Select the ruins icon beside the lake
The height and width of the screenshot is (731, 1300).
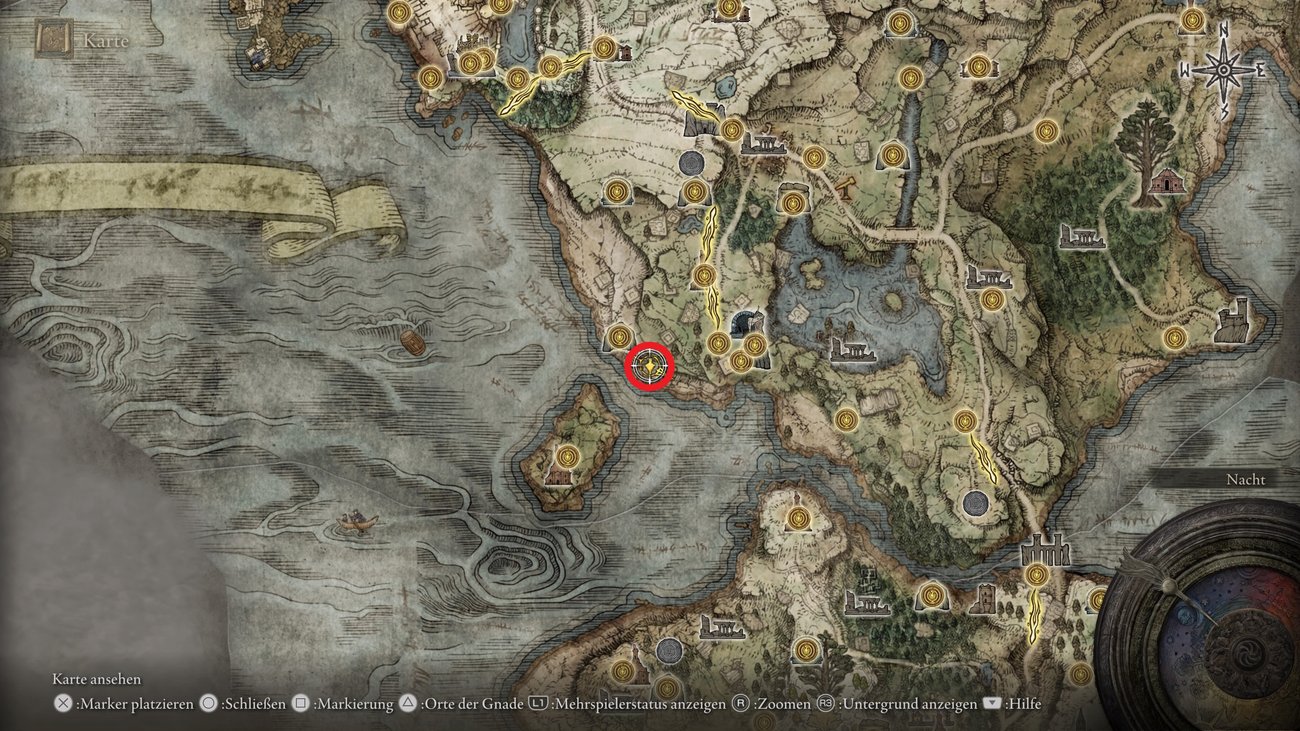click(x=853, y=350)
